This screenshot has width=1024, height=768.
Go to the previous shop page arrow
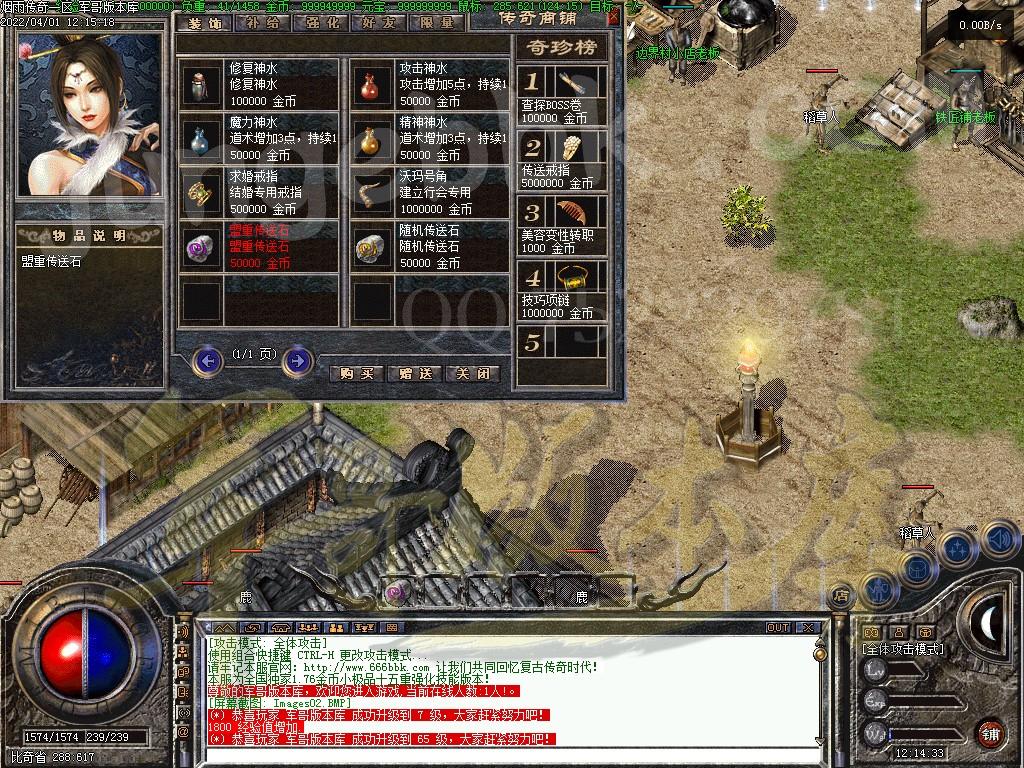[207, 360]
